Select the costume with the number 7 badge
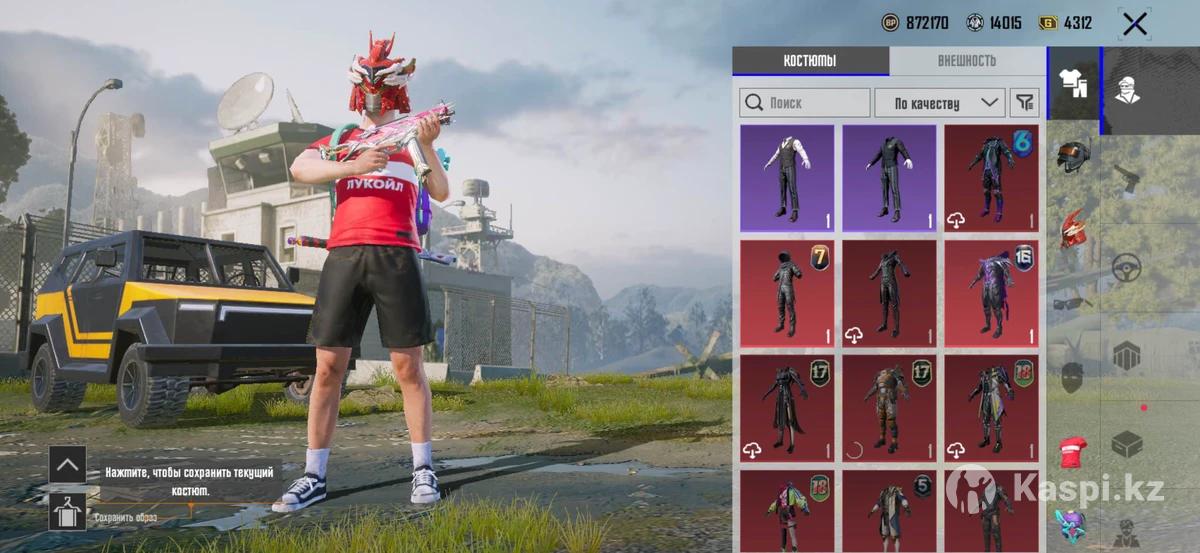 [x=787, y=292]
